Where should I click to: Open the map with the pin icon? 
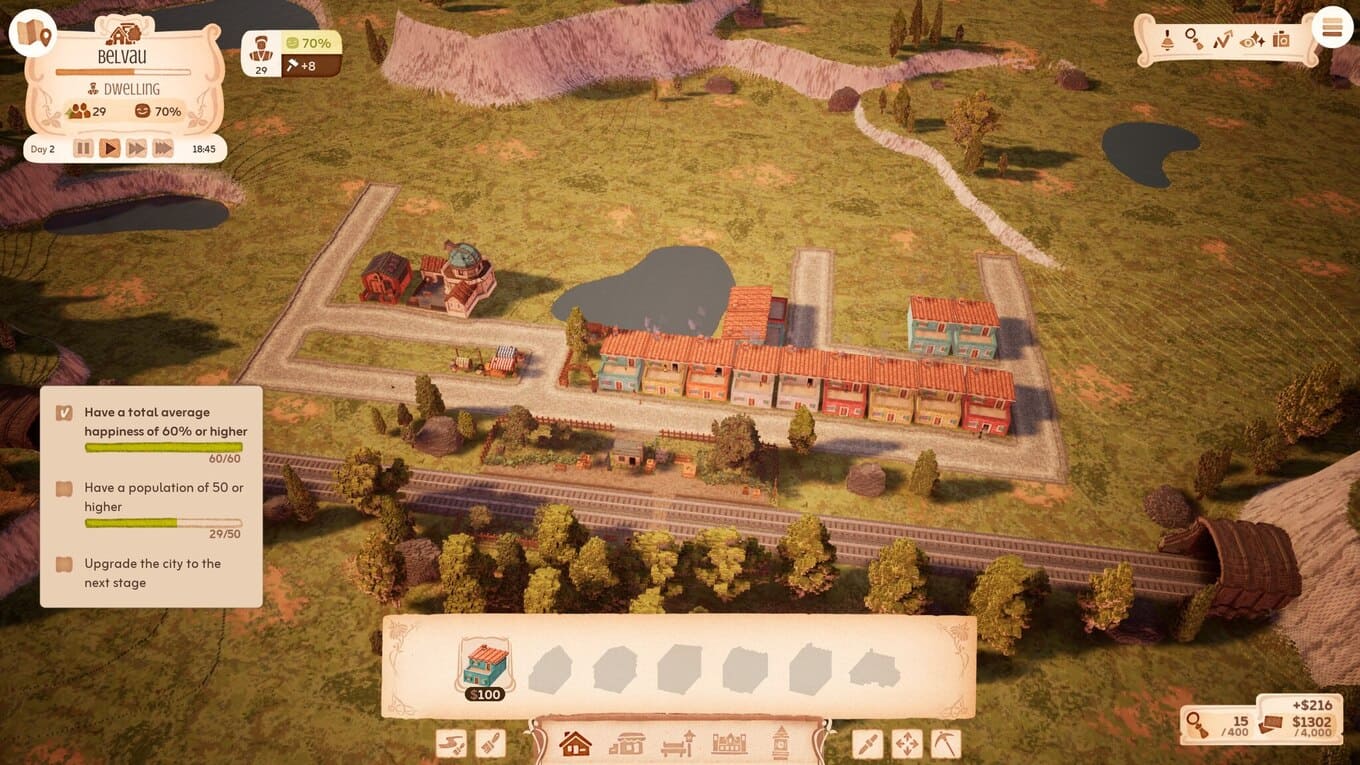33,34
